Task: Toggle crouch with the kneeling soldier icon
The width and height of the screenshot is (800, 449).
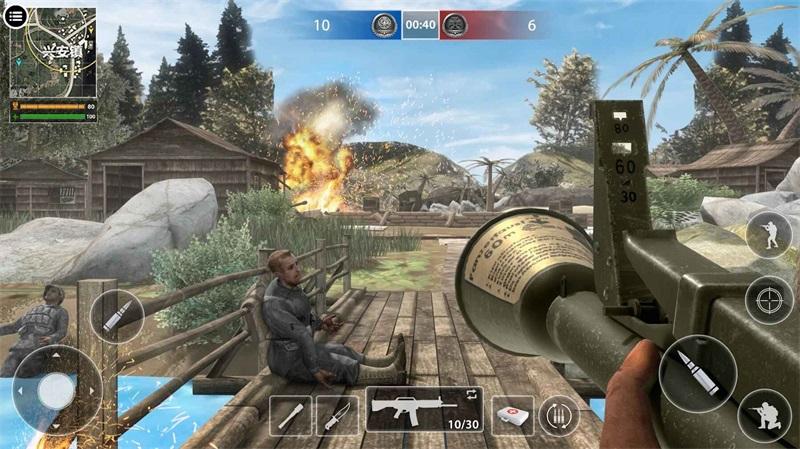Action: pos(765,415)
